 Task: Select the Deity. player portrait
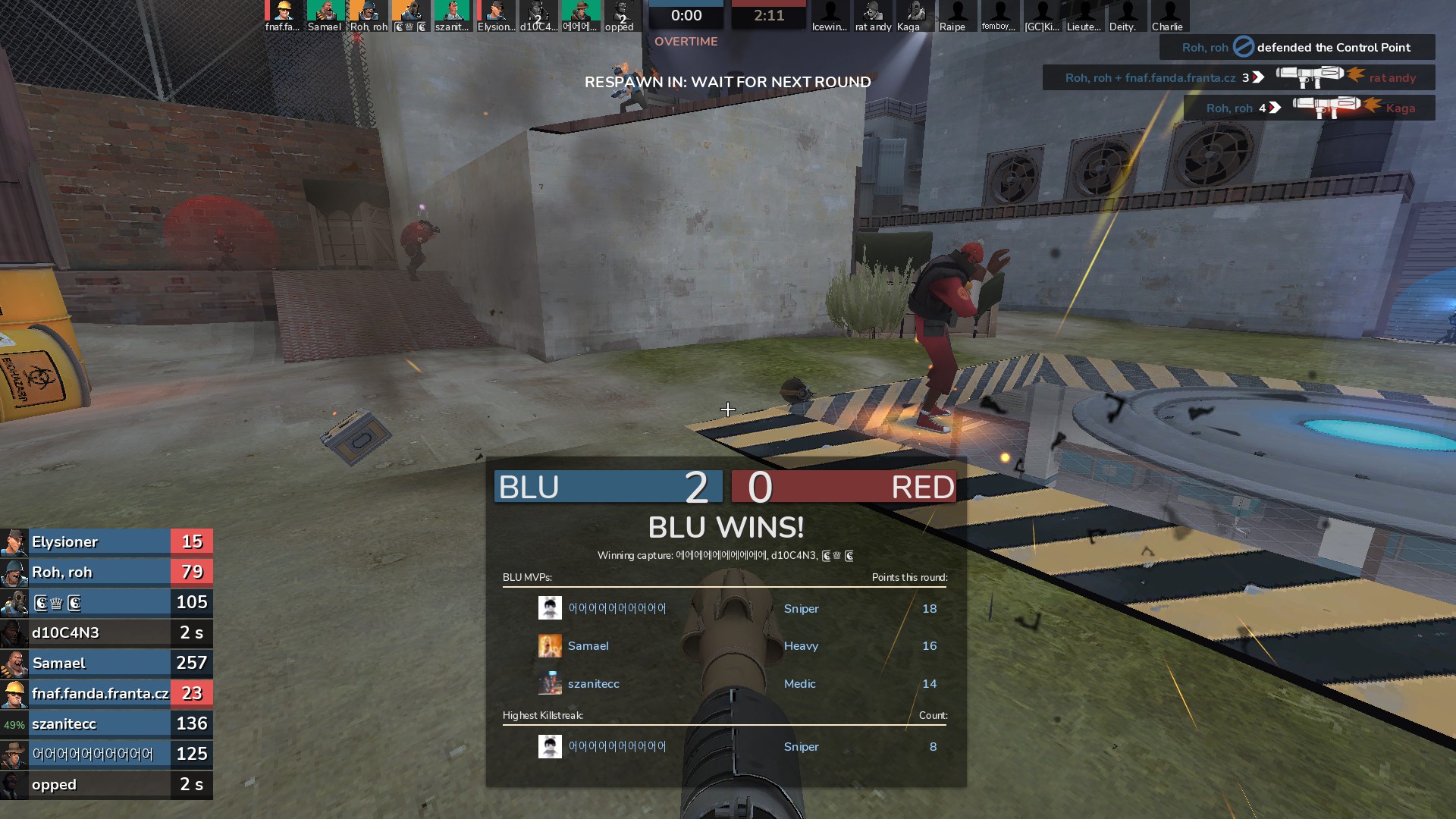pos(1126,16)
